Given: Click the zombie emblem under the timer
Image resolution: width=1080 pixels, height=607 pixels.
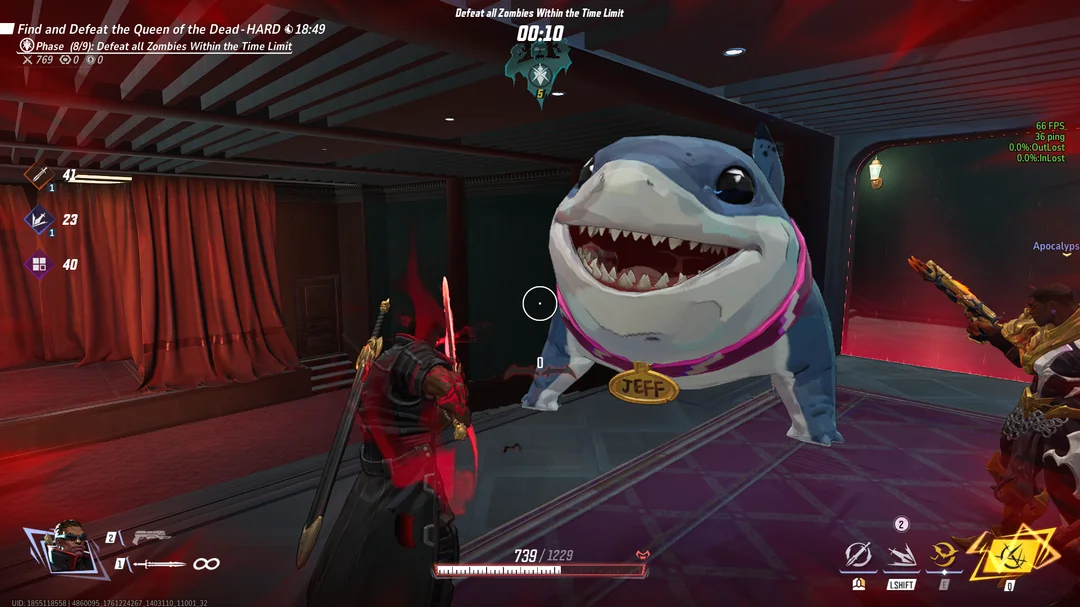Looking at the screenshot, I should (539, 72).
